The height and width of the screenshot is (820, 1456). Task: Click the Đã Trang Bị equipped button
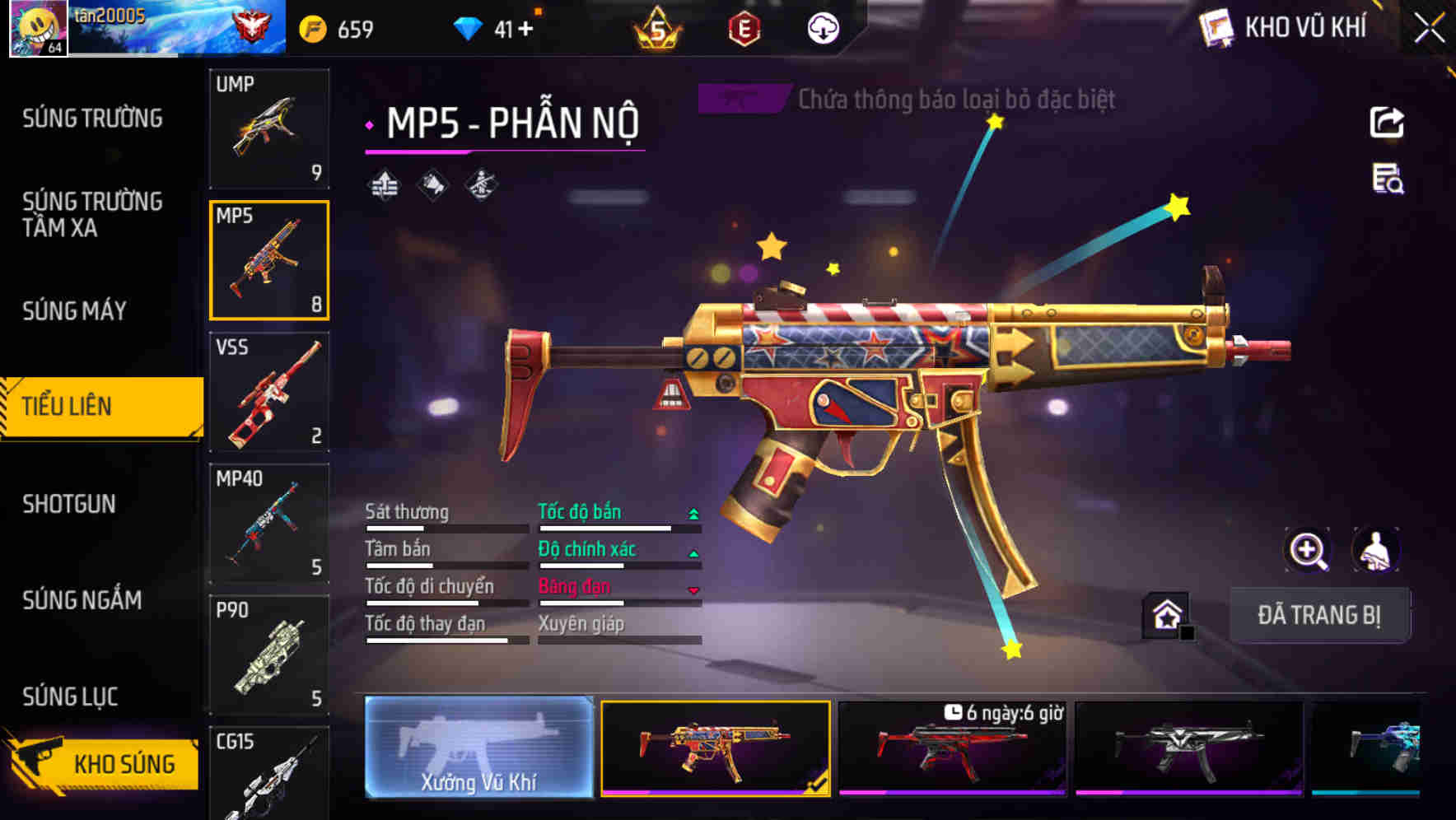pyautogui.click(x=1319, y=614)
